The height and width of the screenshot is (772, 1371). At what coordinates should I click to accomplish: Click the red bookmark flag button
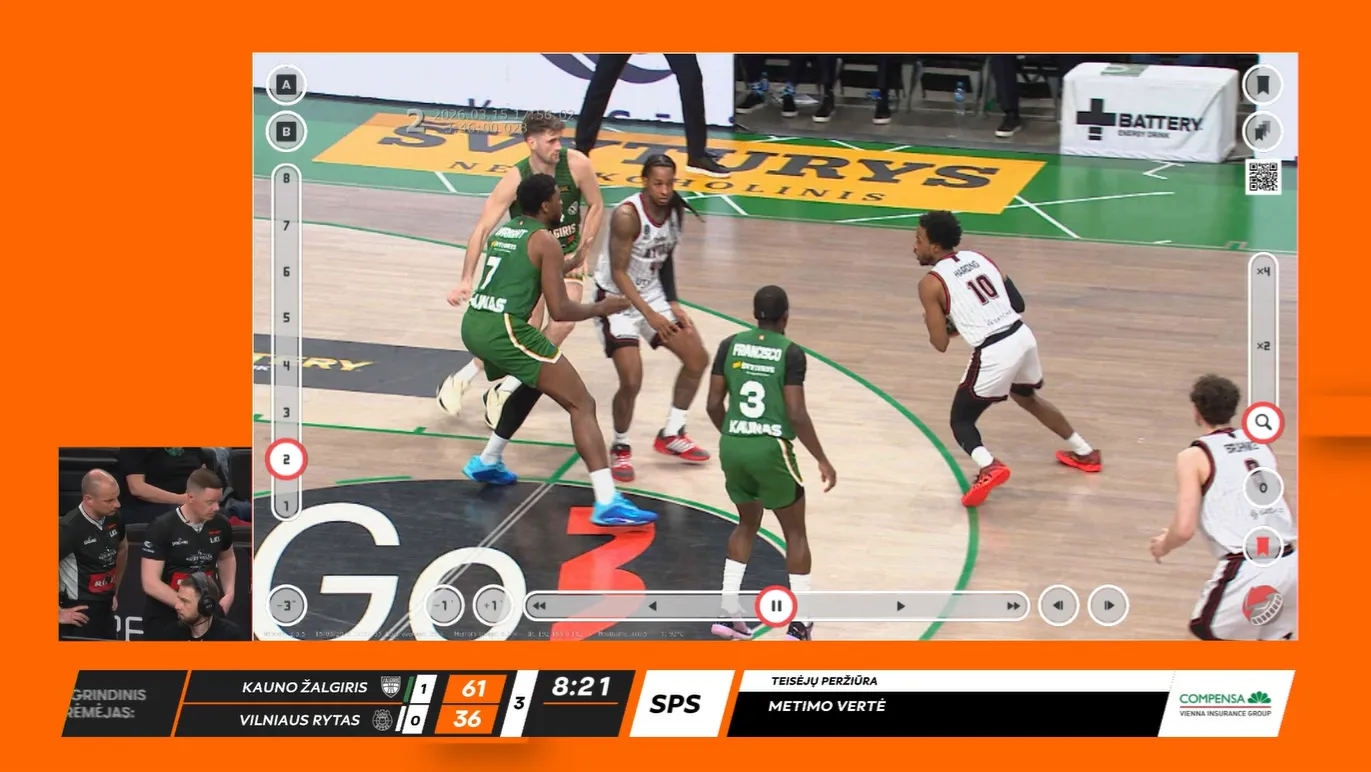coord(1263,546)
